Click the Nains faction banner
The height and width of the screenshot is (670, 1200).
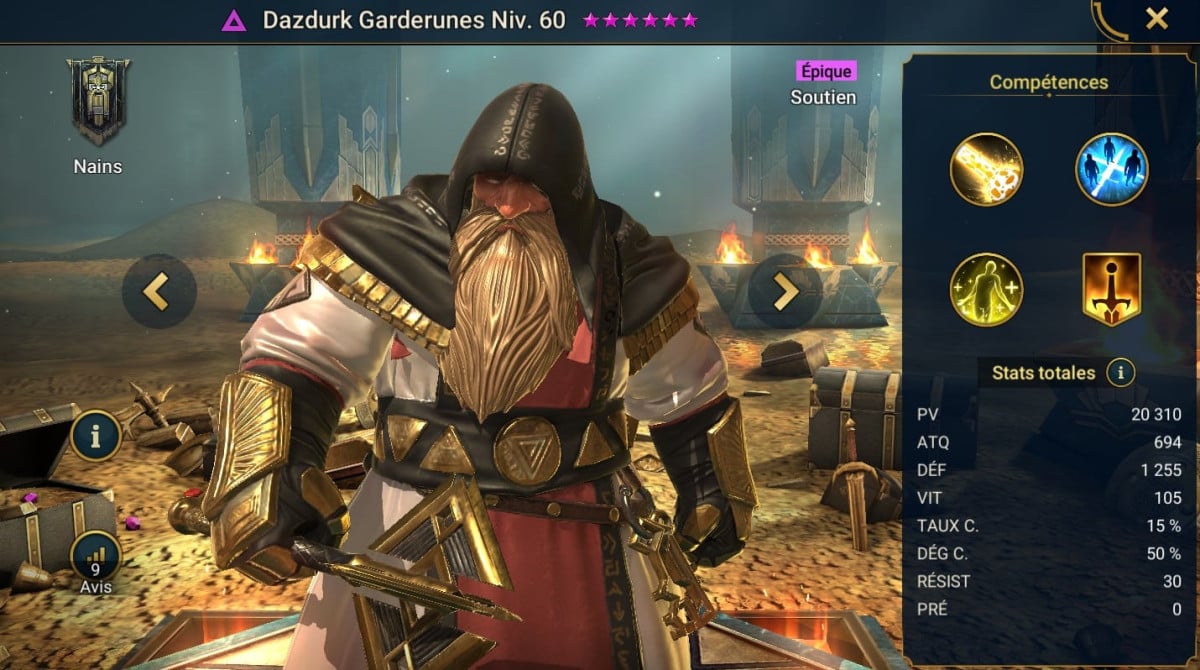tap(98, 102)
